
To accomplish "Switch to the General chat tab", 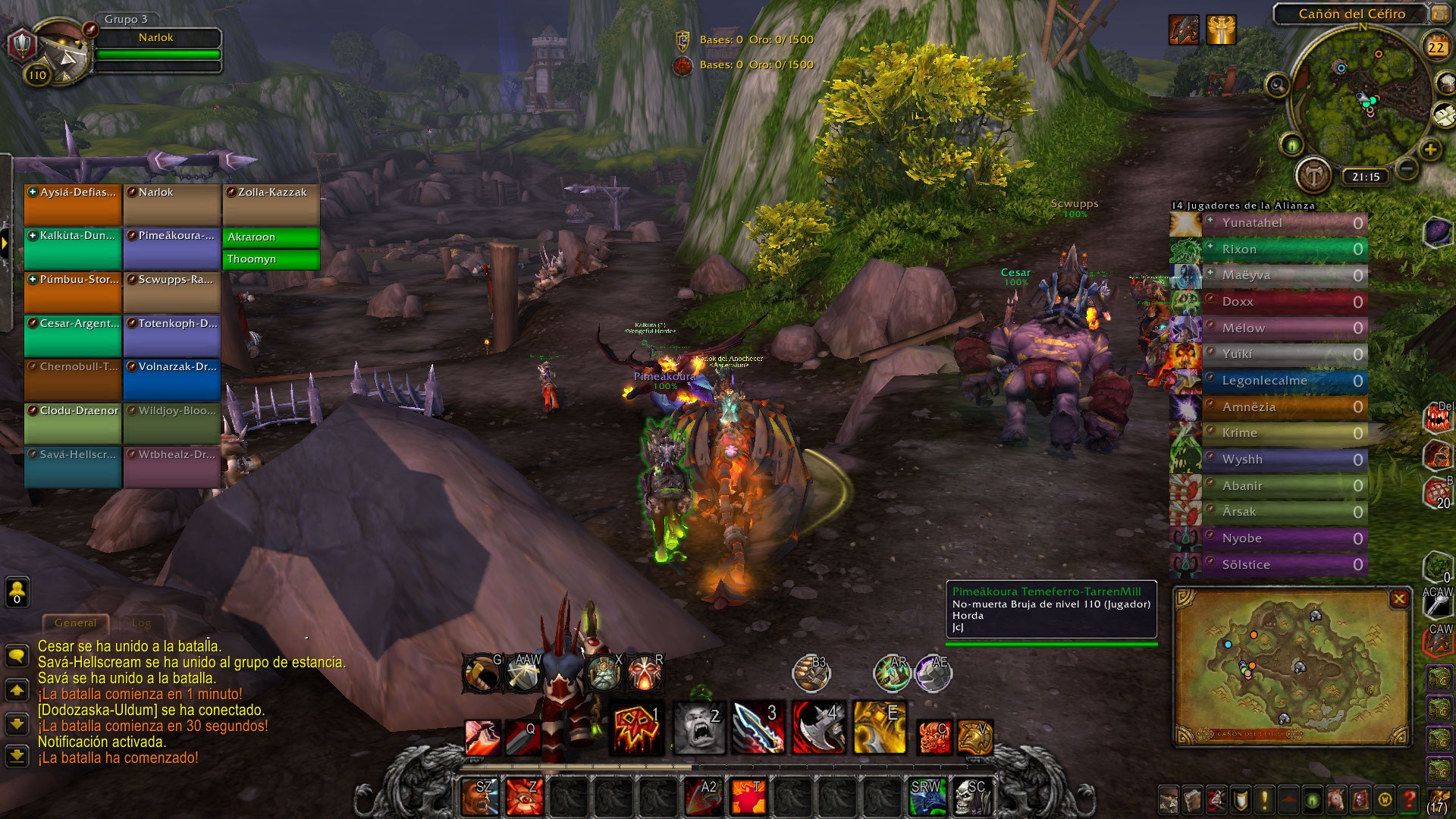I will [76, 622].
